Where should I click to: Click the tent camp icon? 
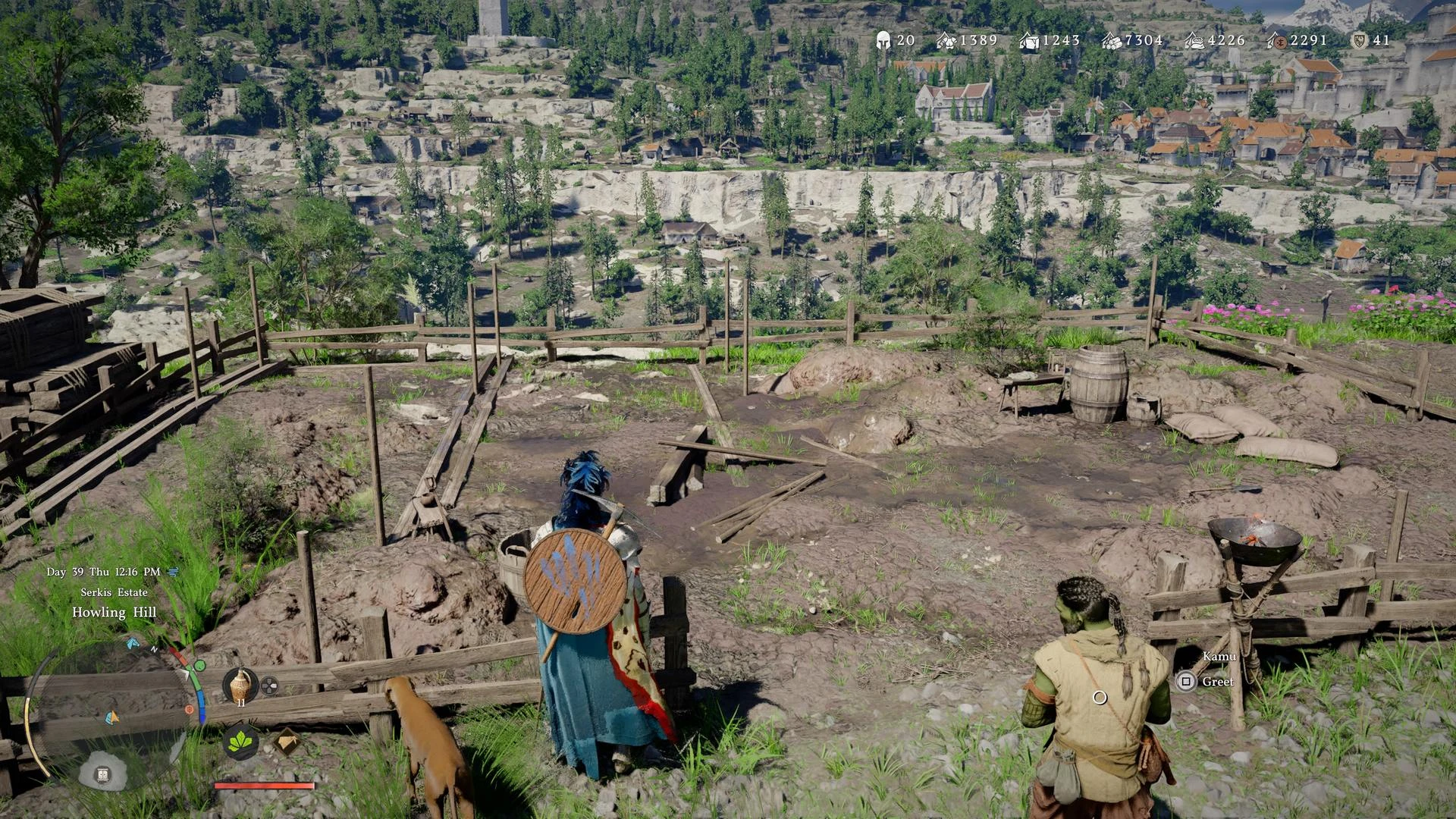pyautogui.click(x=286, y=742)
